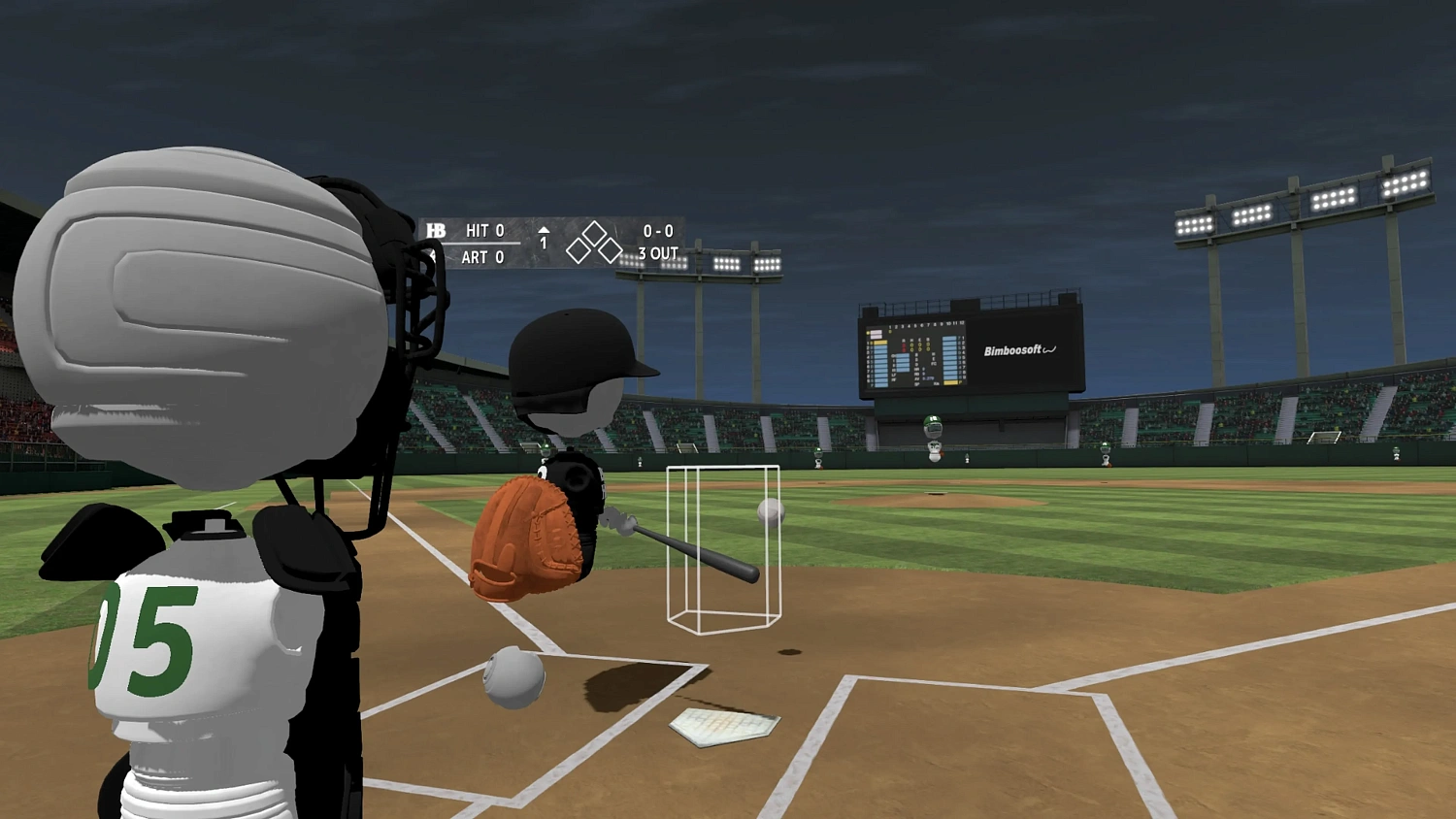Open the inning number 1 selector

click(544, 243)
